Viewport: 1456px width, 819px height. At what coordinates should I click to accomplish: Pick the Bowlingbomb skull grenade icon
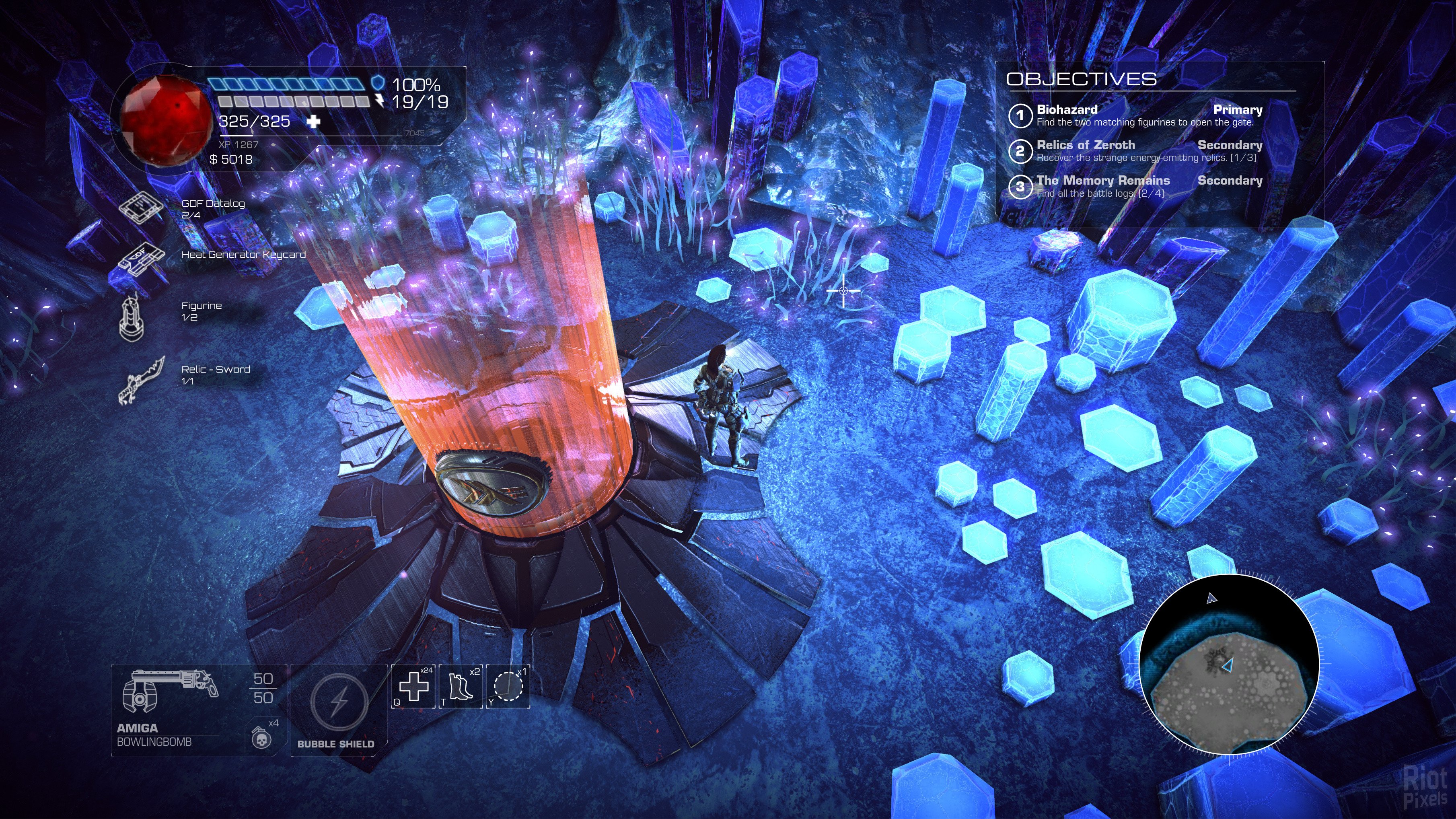[x=260, y=737]
